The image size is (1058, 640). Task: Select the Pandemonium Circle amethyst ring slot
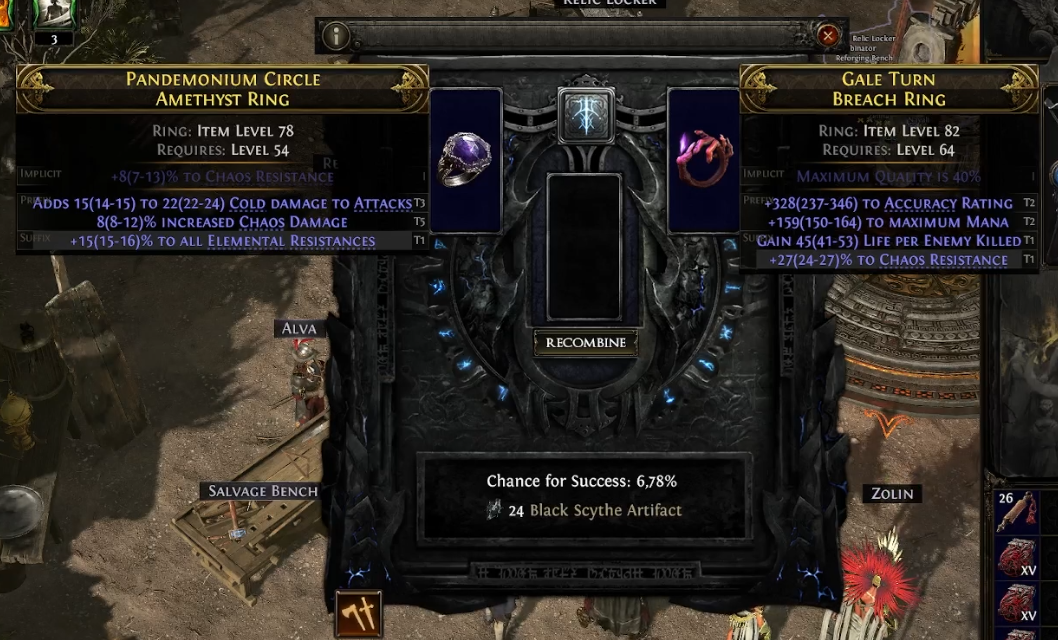click(x=465, y=160)
